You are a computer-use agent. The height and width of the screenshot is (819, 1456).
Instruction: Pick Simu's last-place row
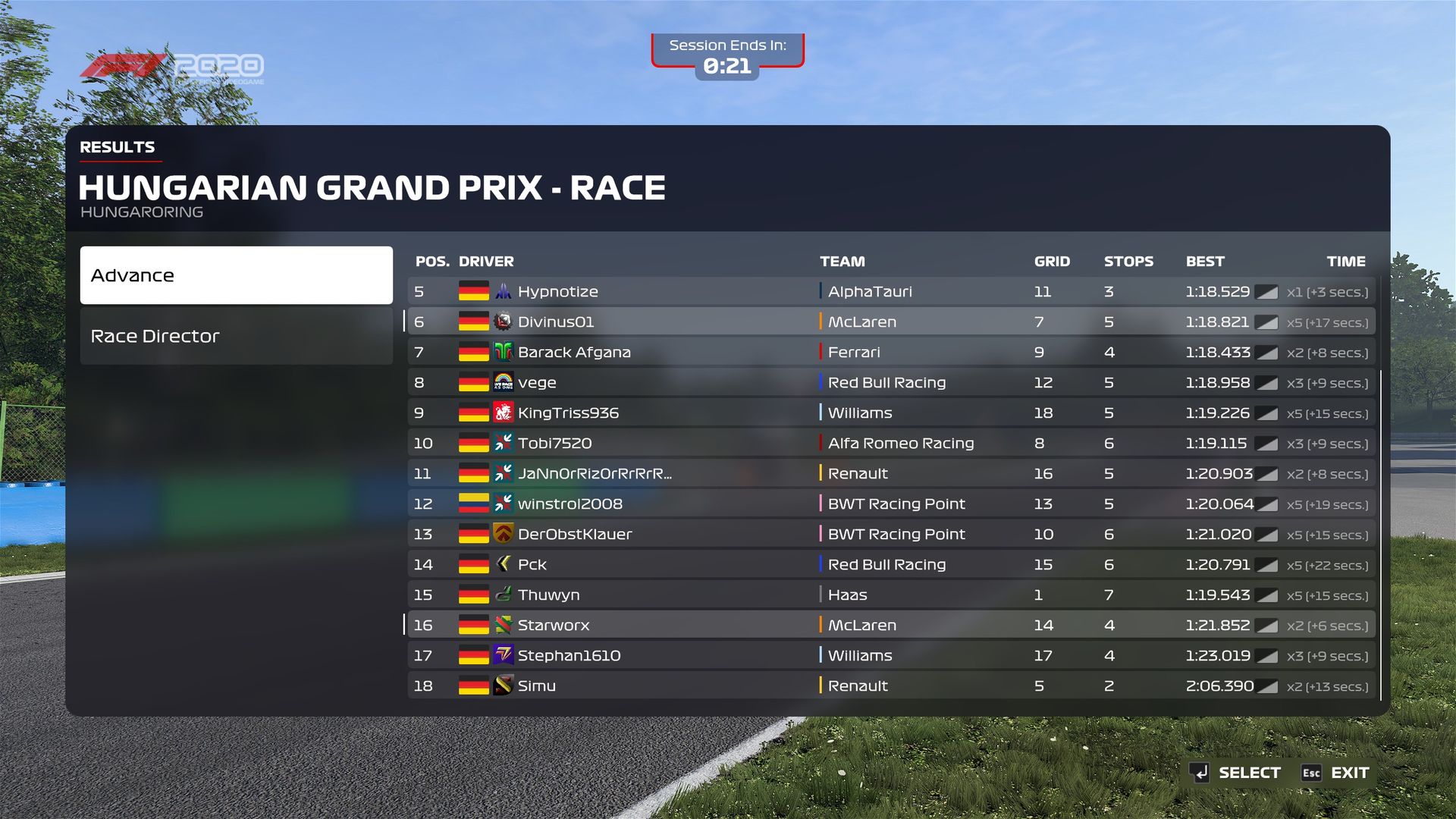891,686
